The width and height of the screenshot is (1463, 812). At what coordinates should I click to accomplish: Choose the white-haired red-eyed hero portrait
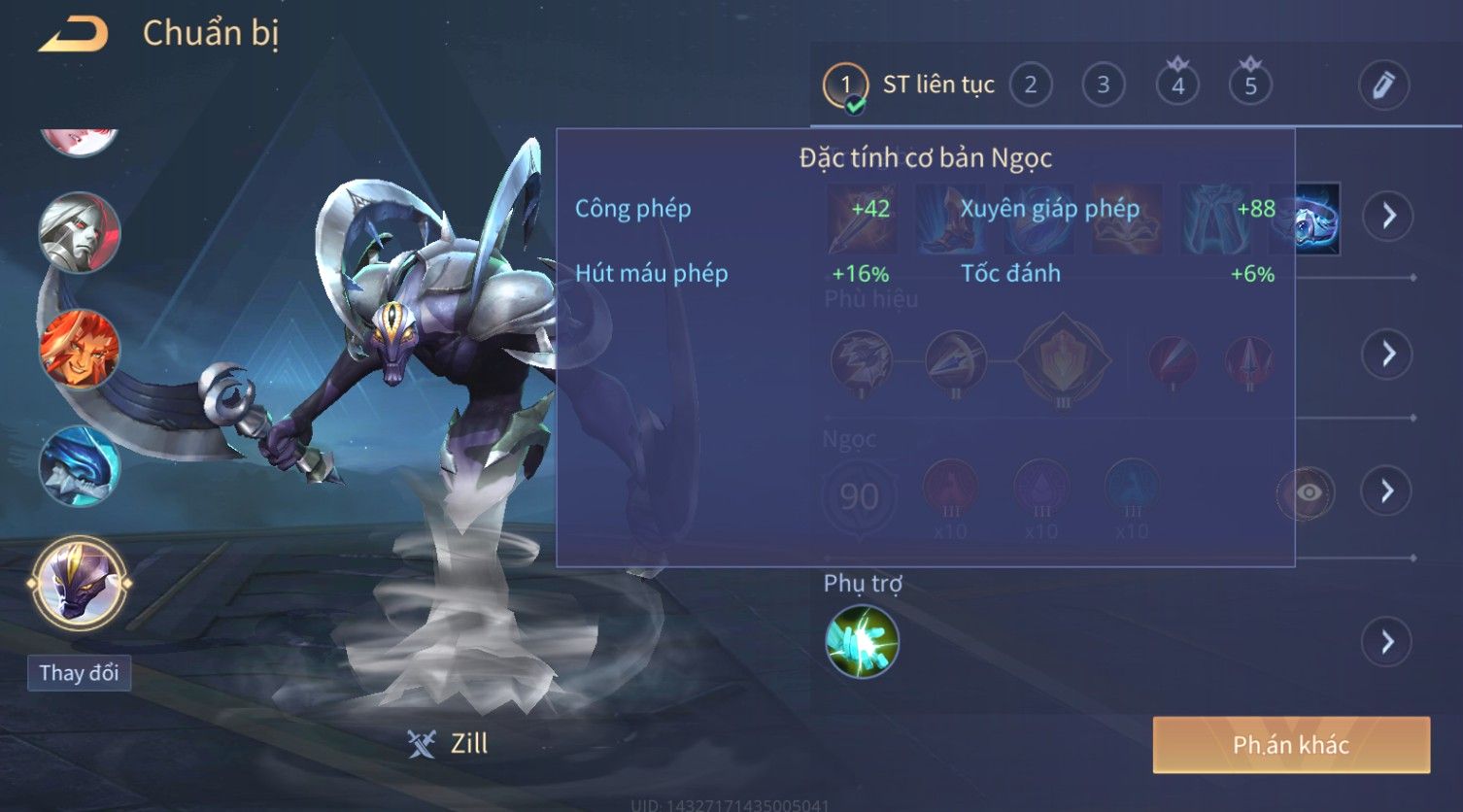[80, 233]
